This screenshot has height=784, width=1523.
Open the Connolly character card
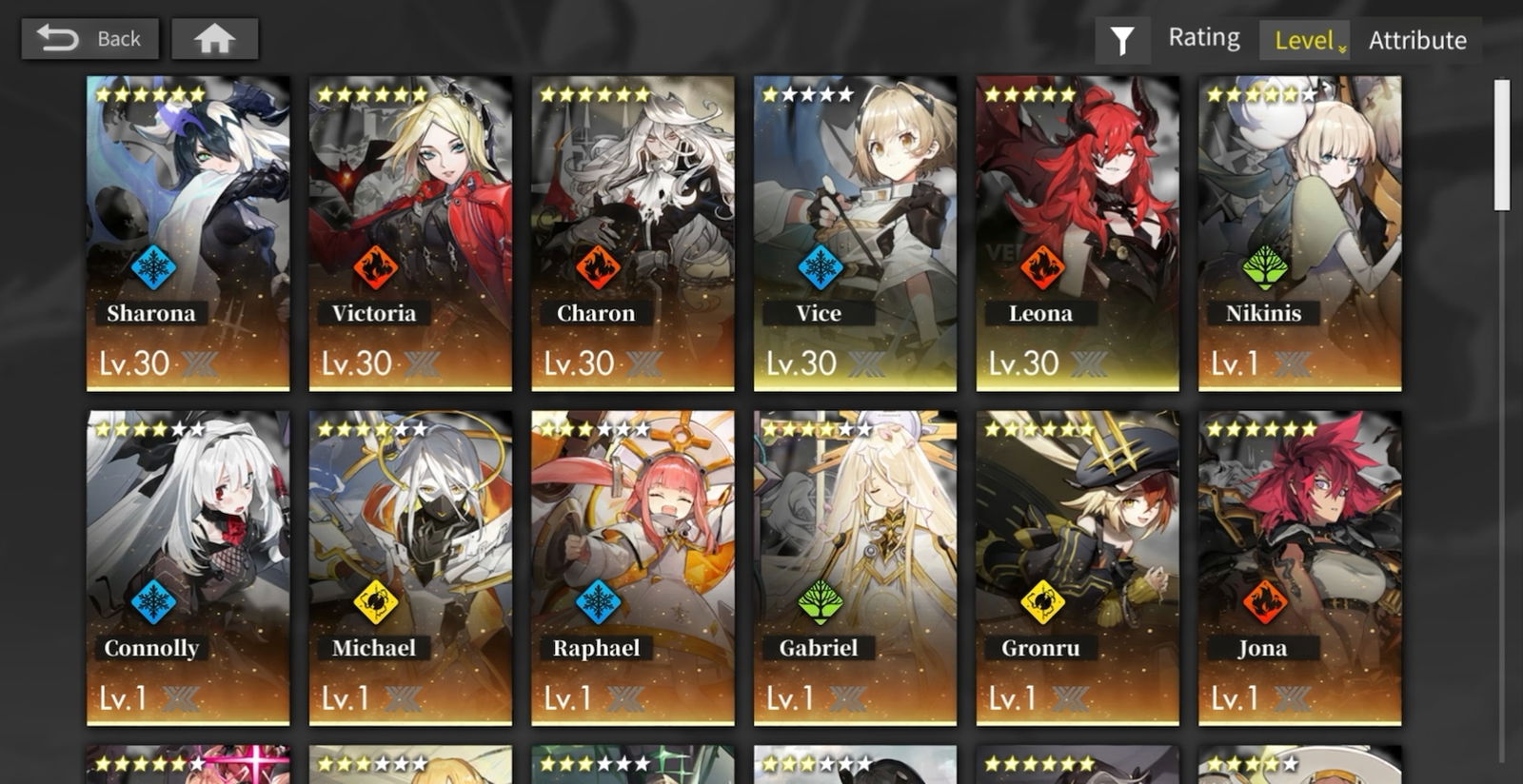click(x=188, y=567)
